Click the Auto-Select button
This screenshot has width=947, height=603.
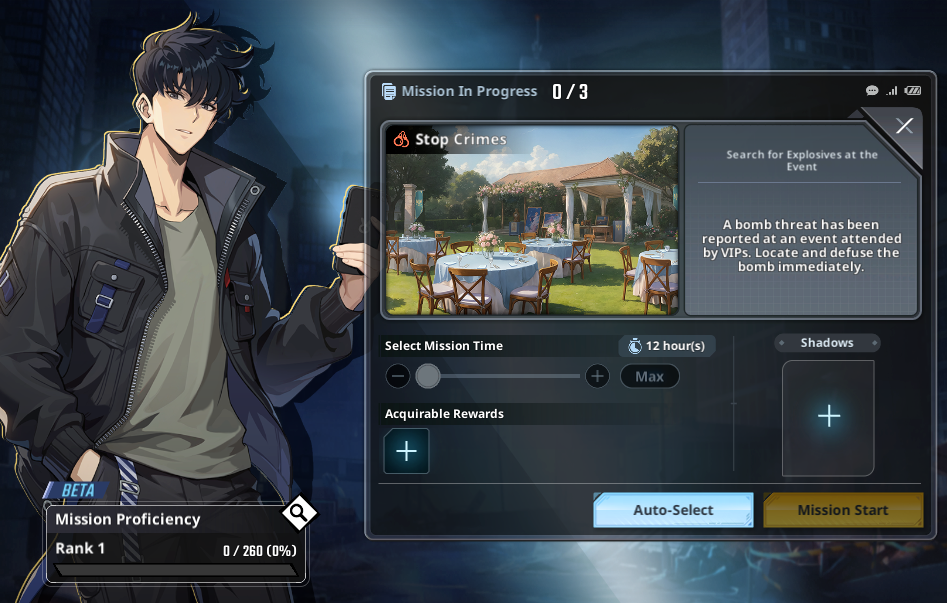673,510
